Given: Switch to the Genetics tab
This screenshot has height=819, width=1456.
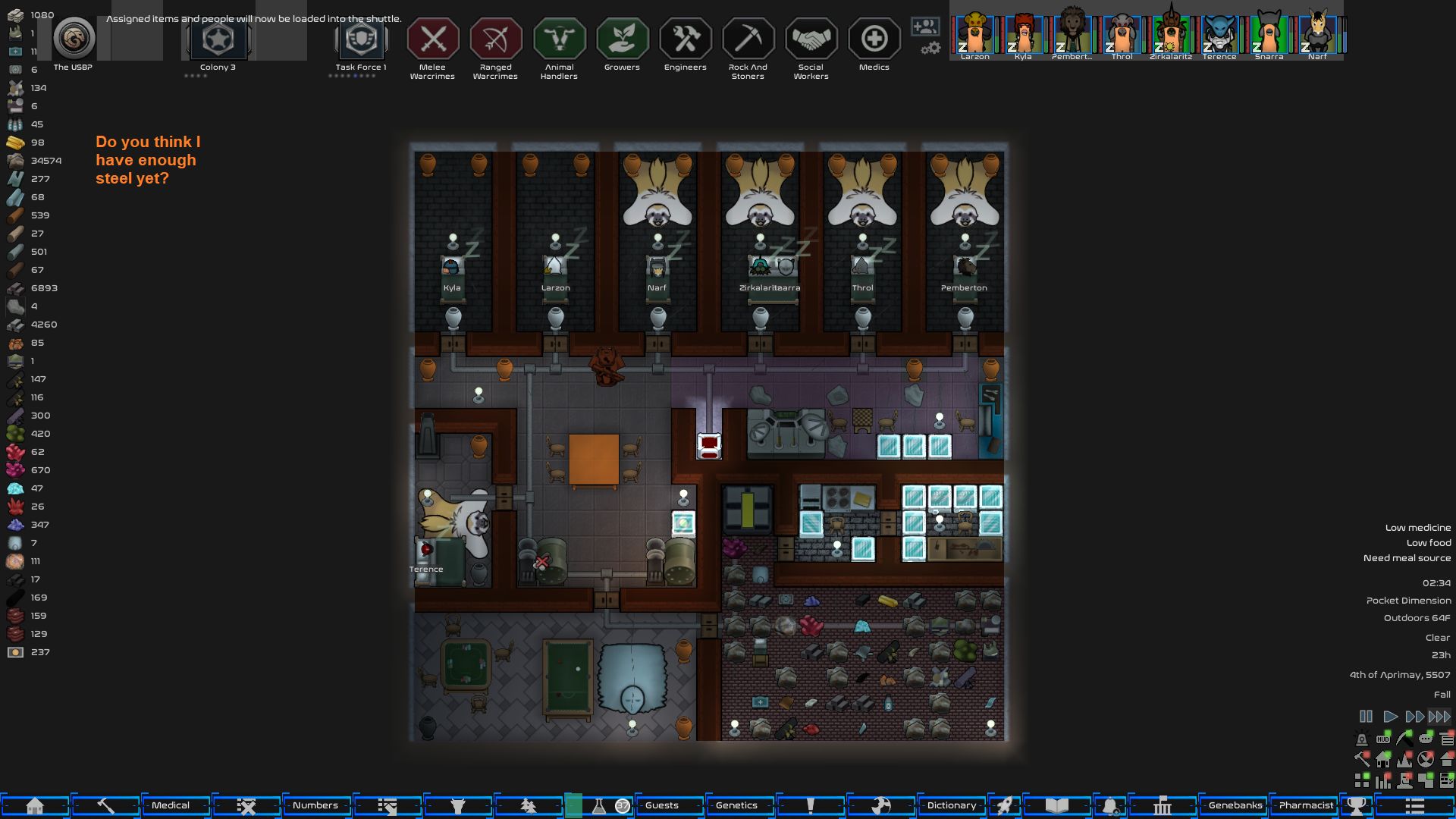Looking at the screenshot, I should 738,805.
